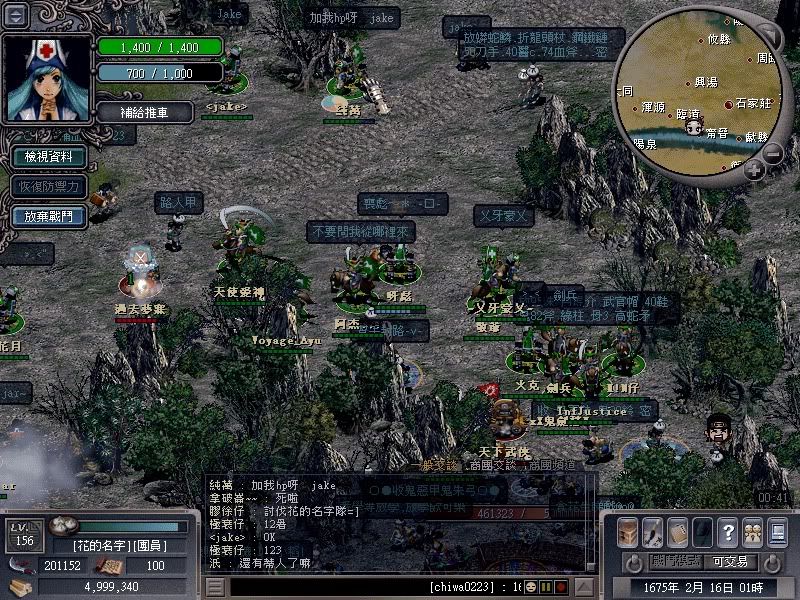
Task: Select the 恢復防禦力 restore defense button
Action: (49, 186)
